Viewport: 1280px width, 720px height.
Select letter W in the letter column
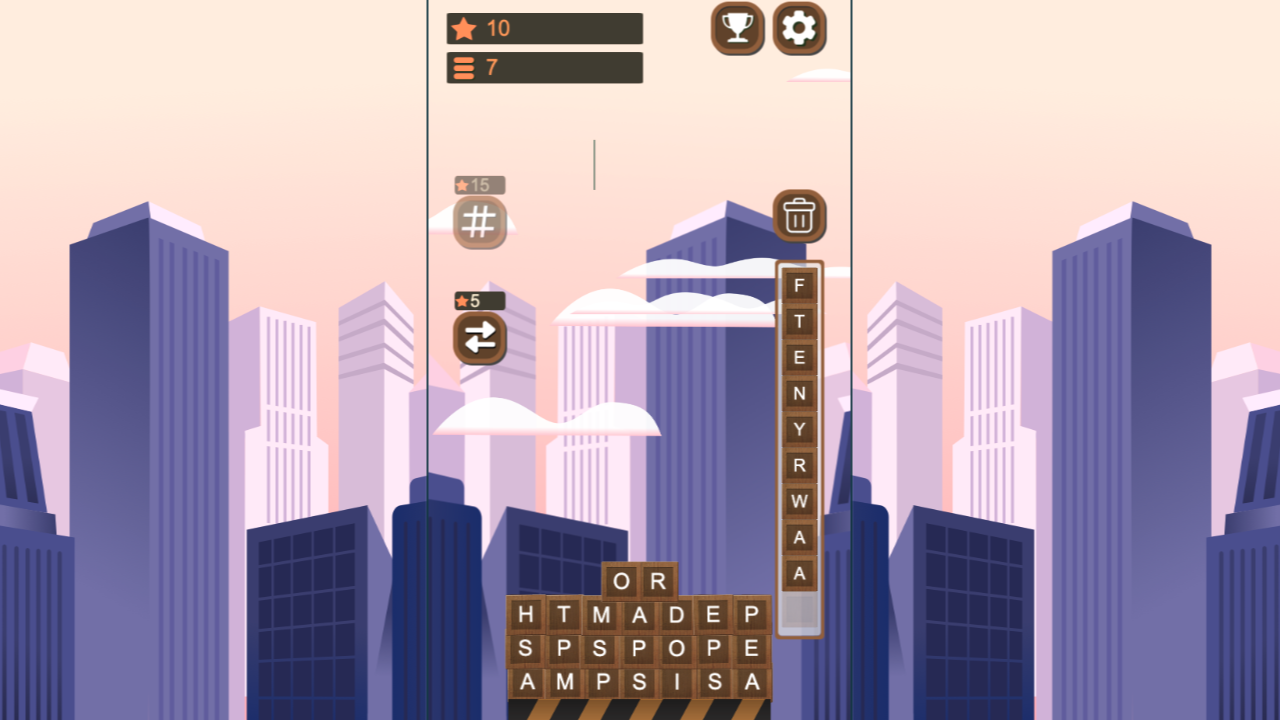coord(797,500)
